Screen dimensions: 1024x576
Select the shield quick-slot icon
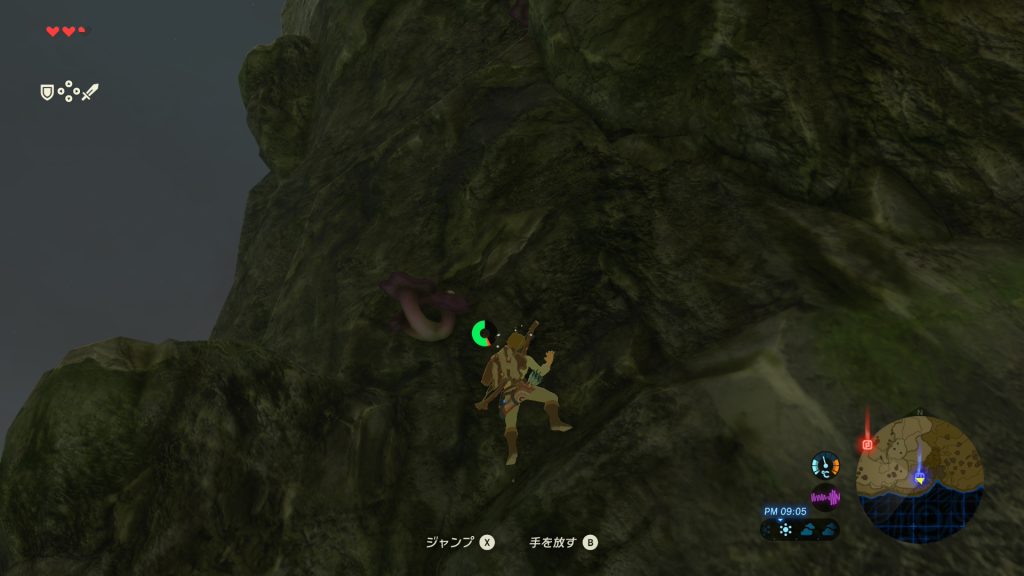[x=46, y=92]
